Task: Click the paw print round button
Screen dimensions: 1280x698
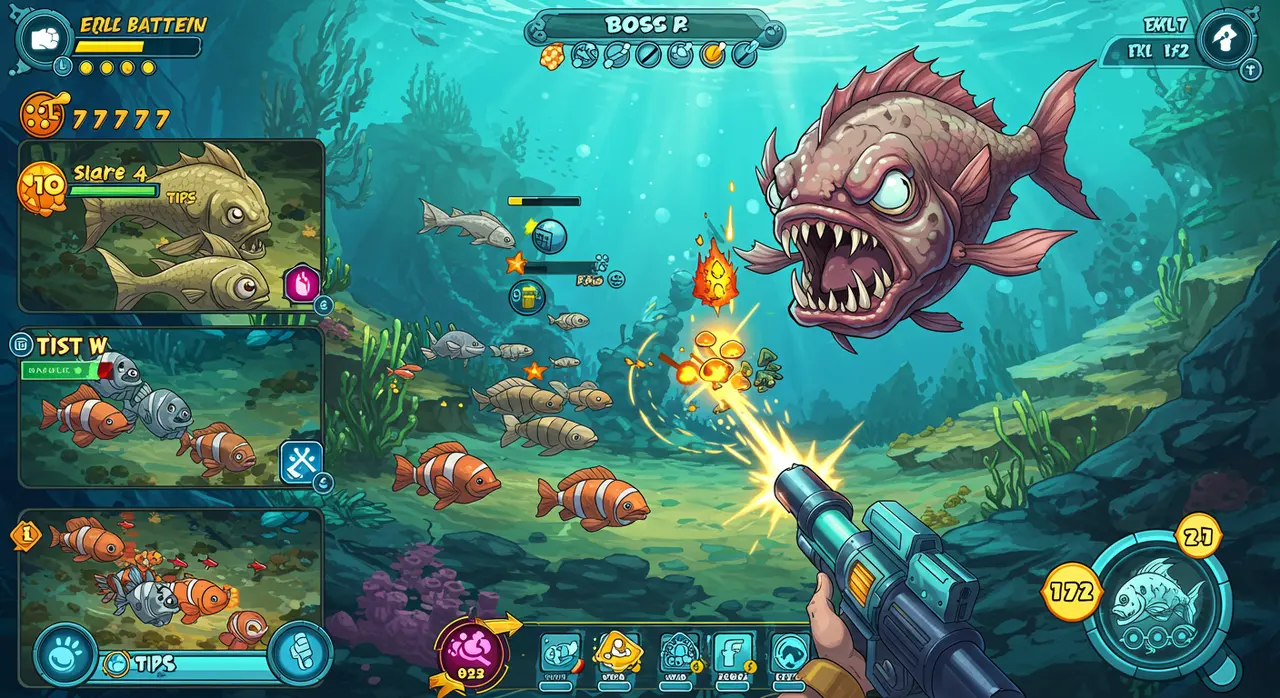Action: coord(65,654)
